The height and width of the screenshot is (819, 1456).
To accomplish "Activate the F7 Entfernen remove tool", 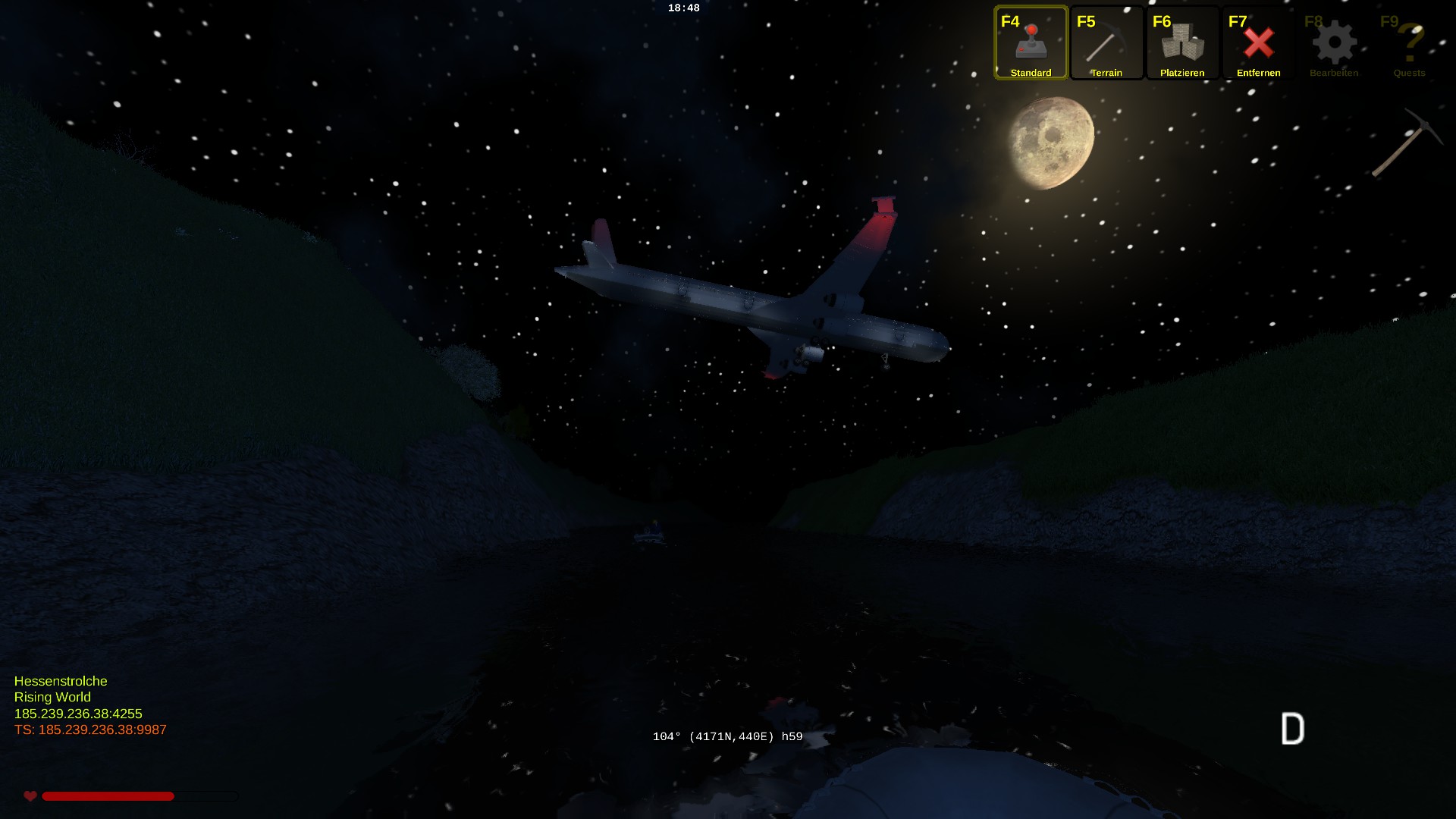I will (1258, 43).
